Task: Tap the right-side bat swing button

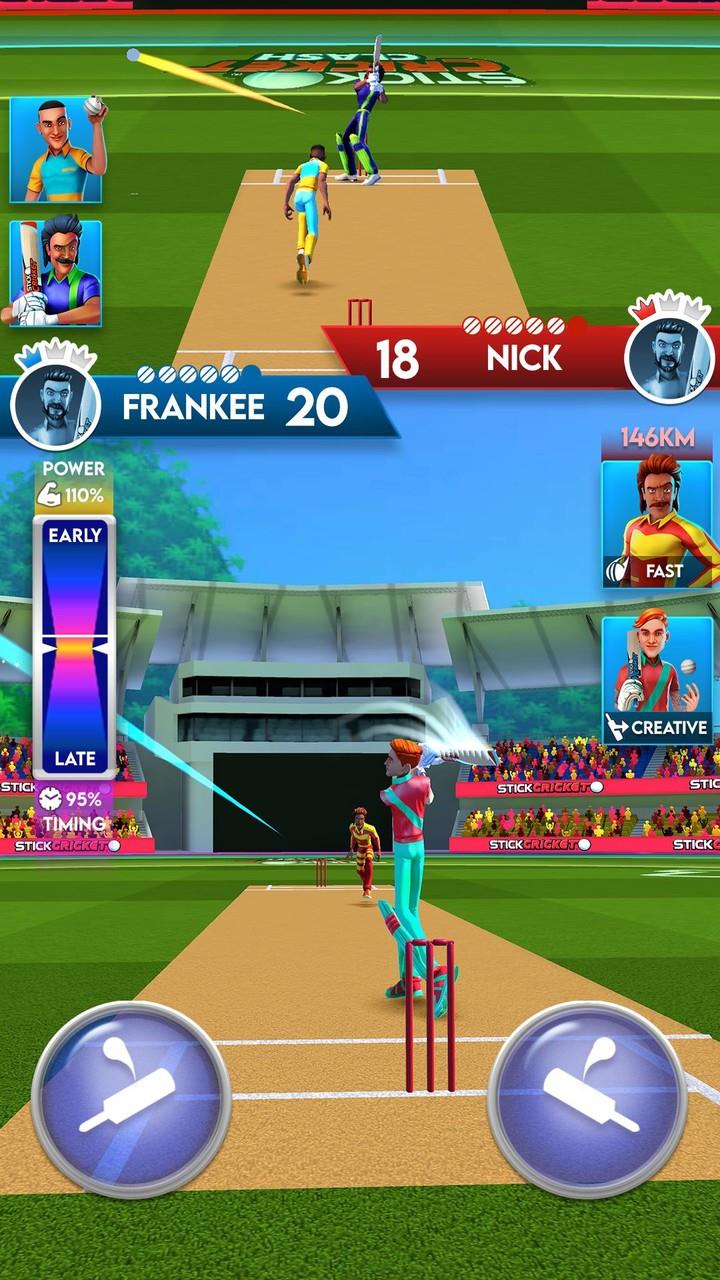Action: [x=587, y=1098]
